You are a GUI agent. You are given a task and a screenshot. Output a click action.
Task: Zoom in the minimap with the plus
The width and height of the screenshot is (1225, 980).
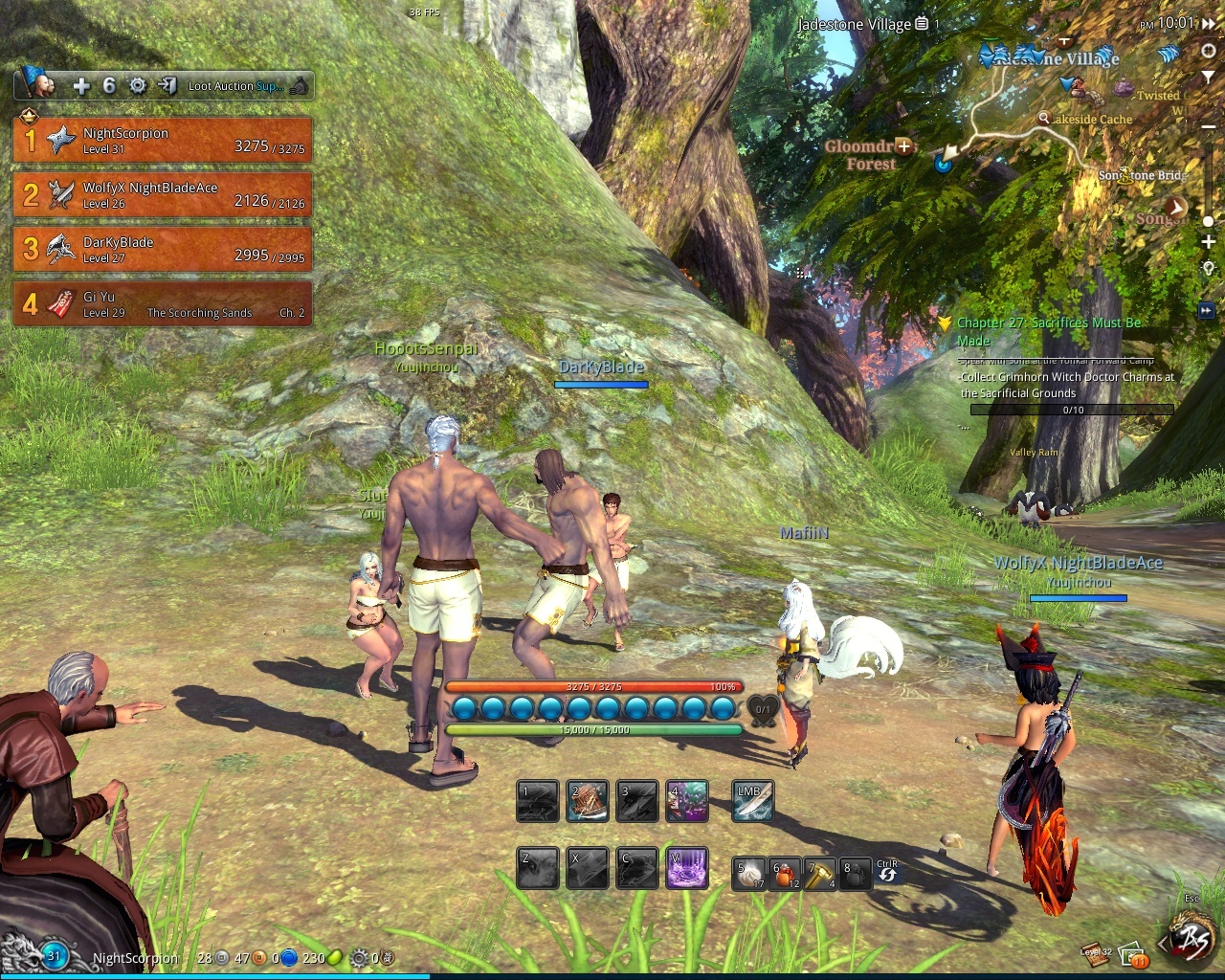click(x=1208, y=243)
